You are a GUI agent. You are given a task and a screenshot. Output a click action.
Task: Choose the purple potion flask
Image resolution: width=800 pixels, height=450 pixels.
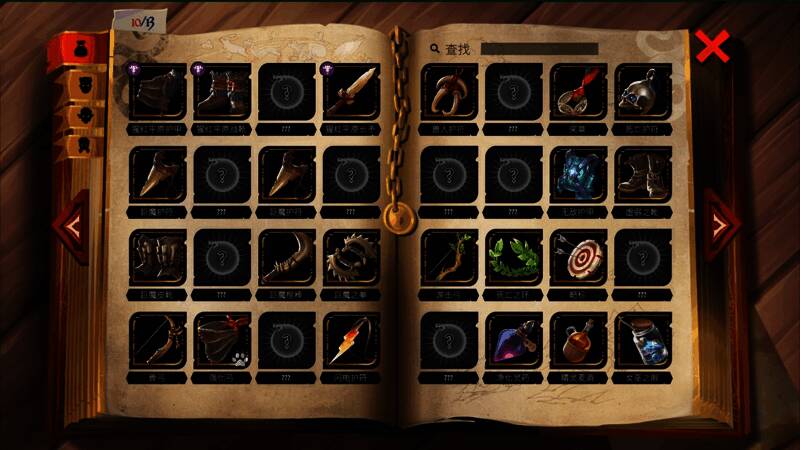[514, 340]
